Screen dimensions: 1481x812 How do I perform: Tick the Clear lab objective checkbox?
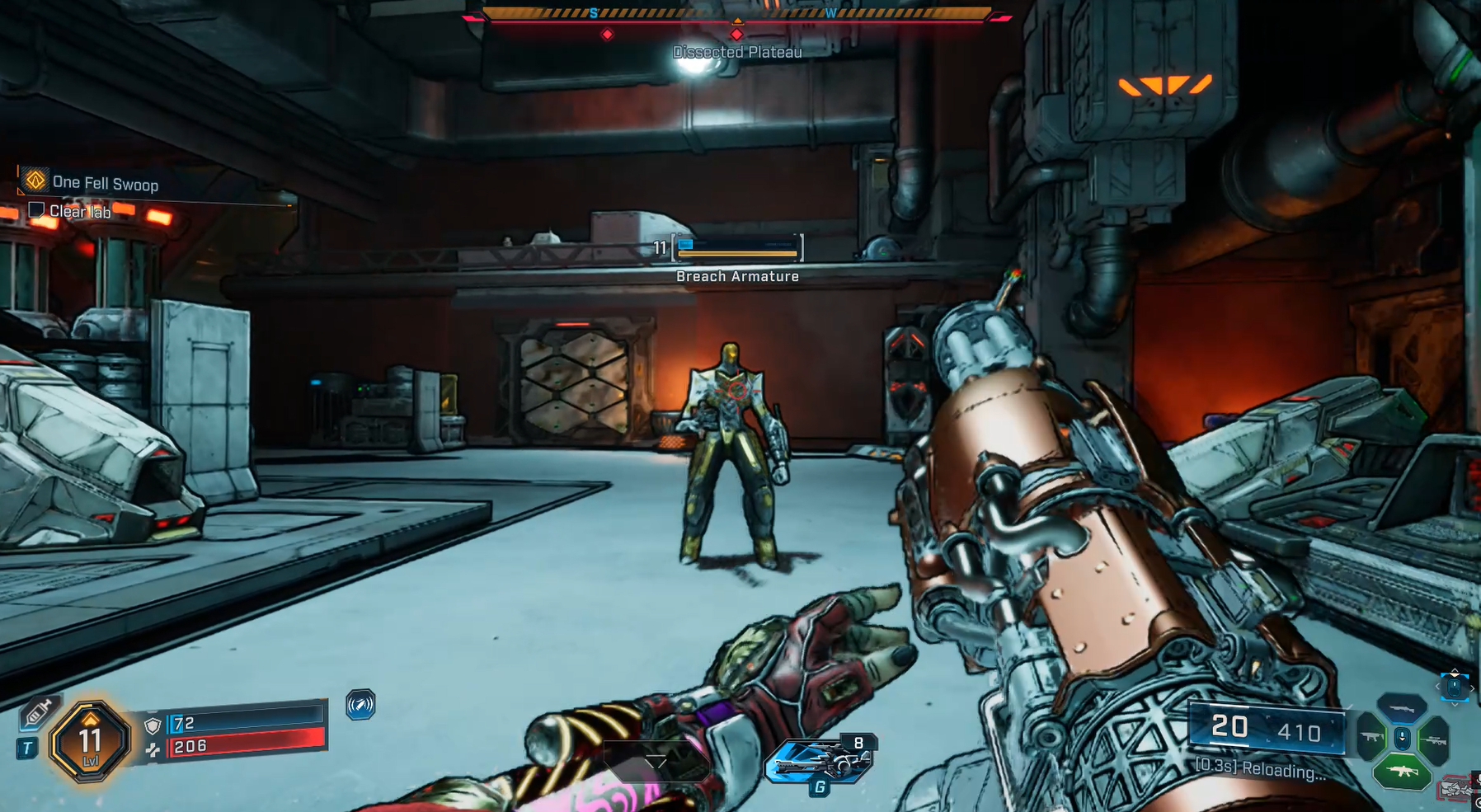click(36, 210)
